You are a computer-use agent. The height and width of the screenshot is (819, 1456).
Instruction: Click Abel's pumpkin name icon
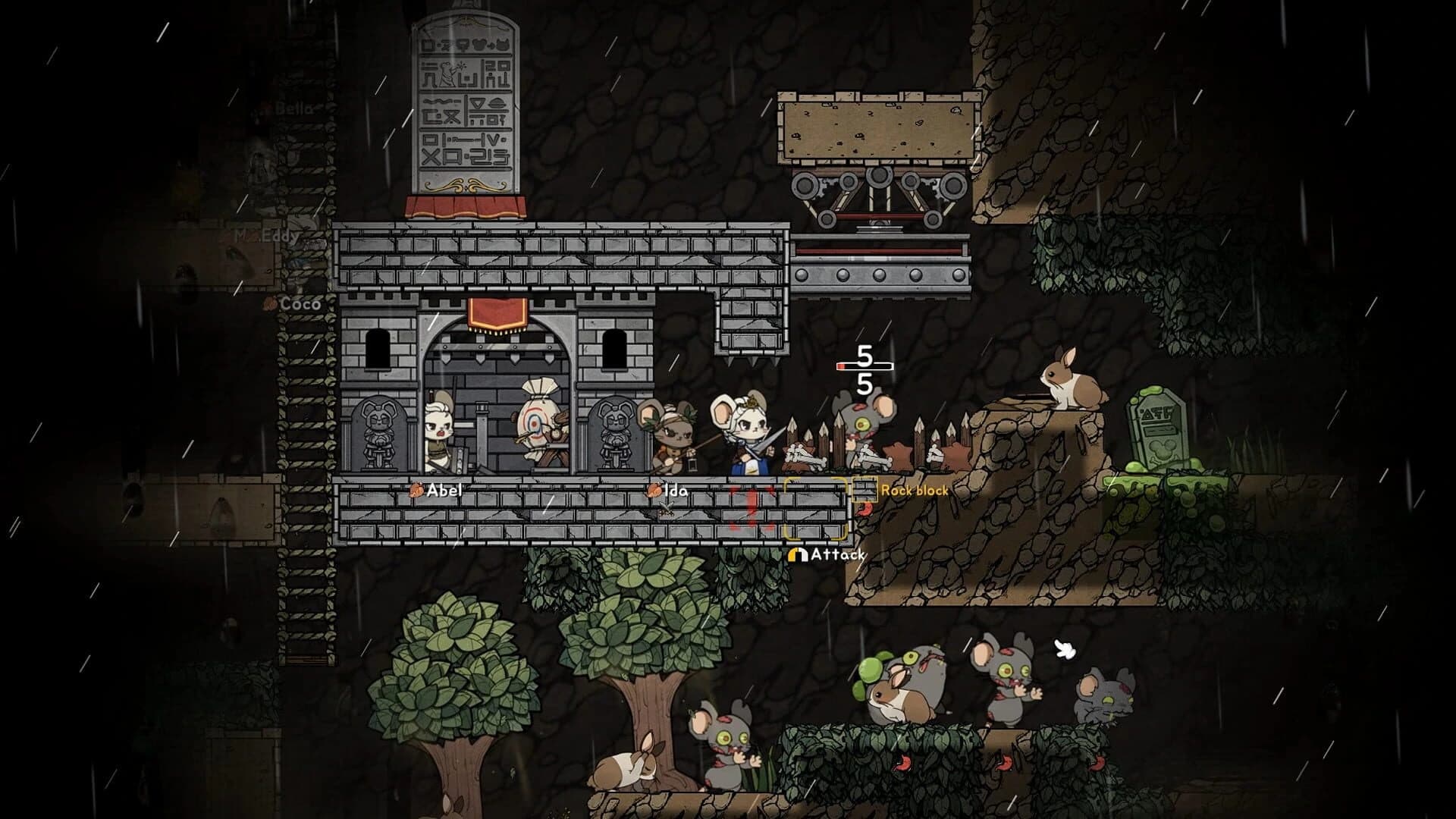pos(418,491)
